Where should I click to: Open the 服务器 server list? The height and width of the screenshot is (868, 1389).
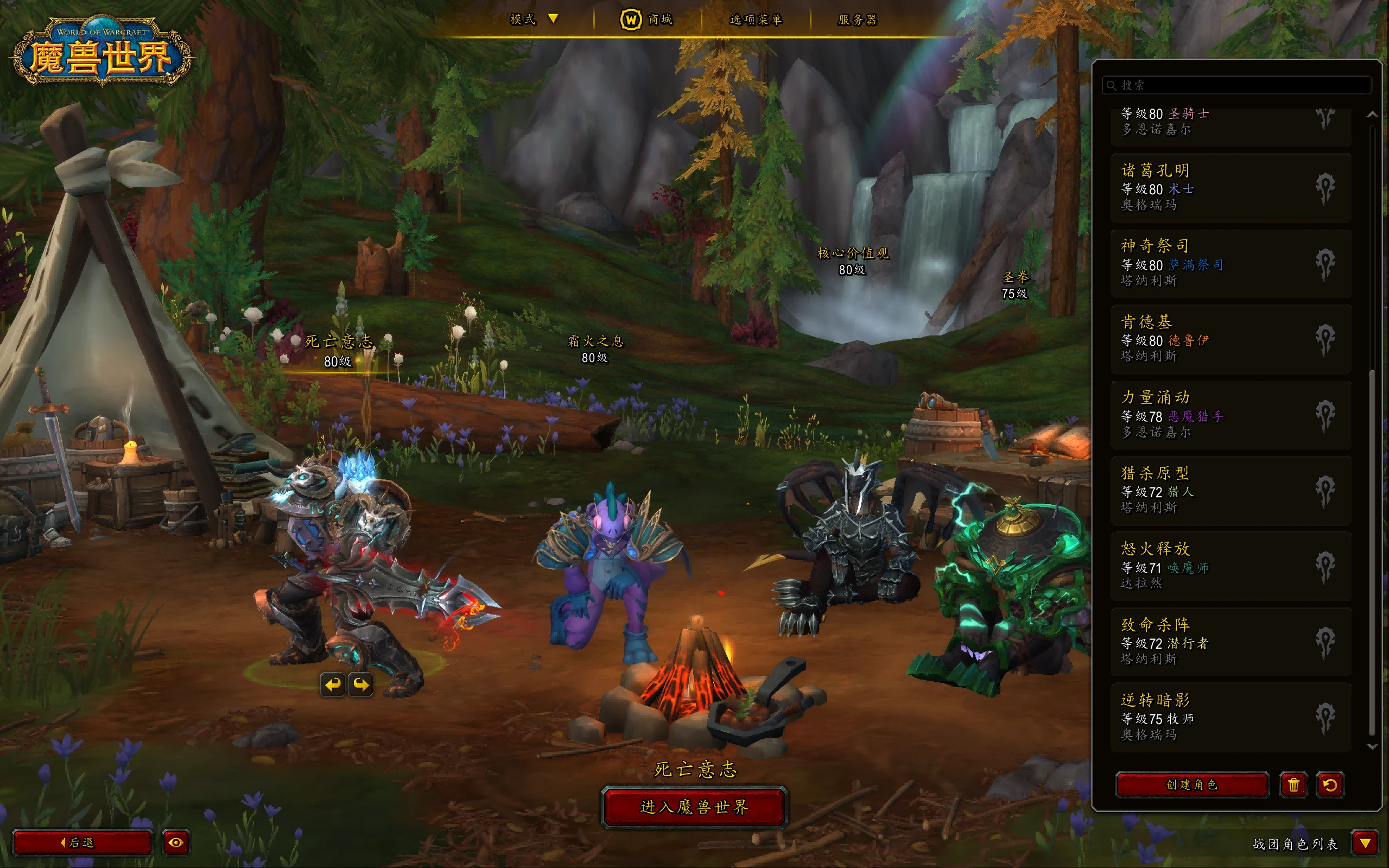click(857, 20)
